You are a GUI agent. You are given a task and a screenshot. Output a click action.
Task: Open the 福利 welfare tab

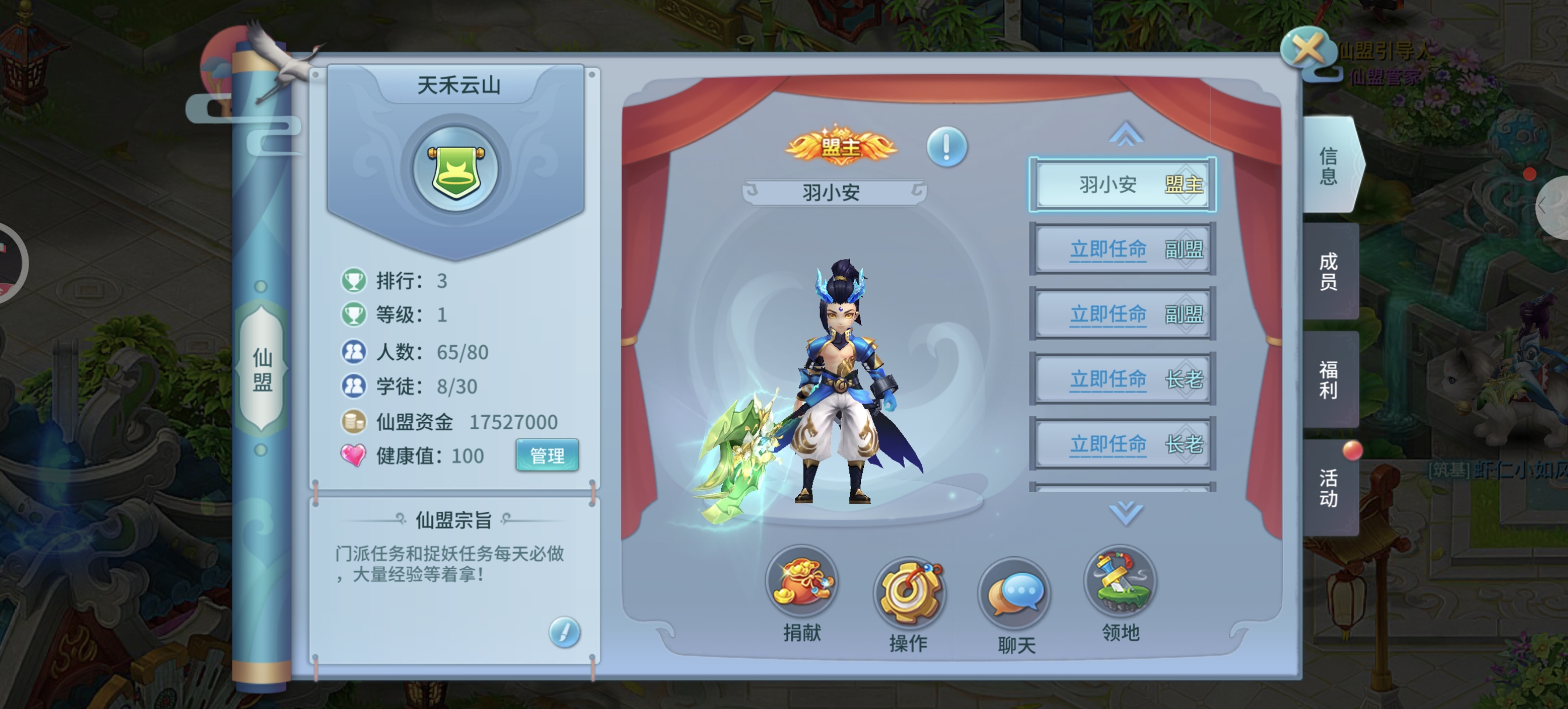coord(1329,379)
